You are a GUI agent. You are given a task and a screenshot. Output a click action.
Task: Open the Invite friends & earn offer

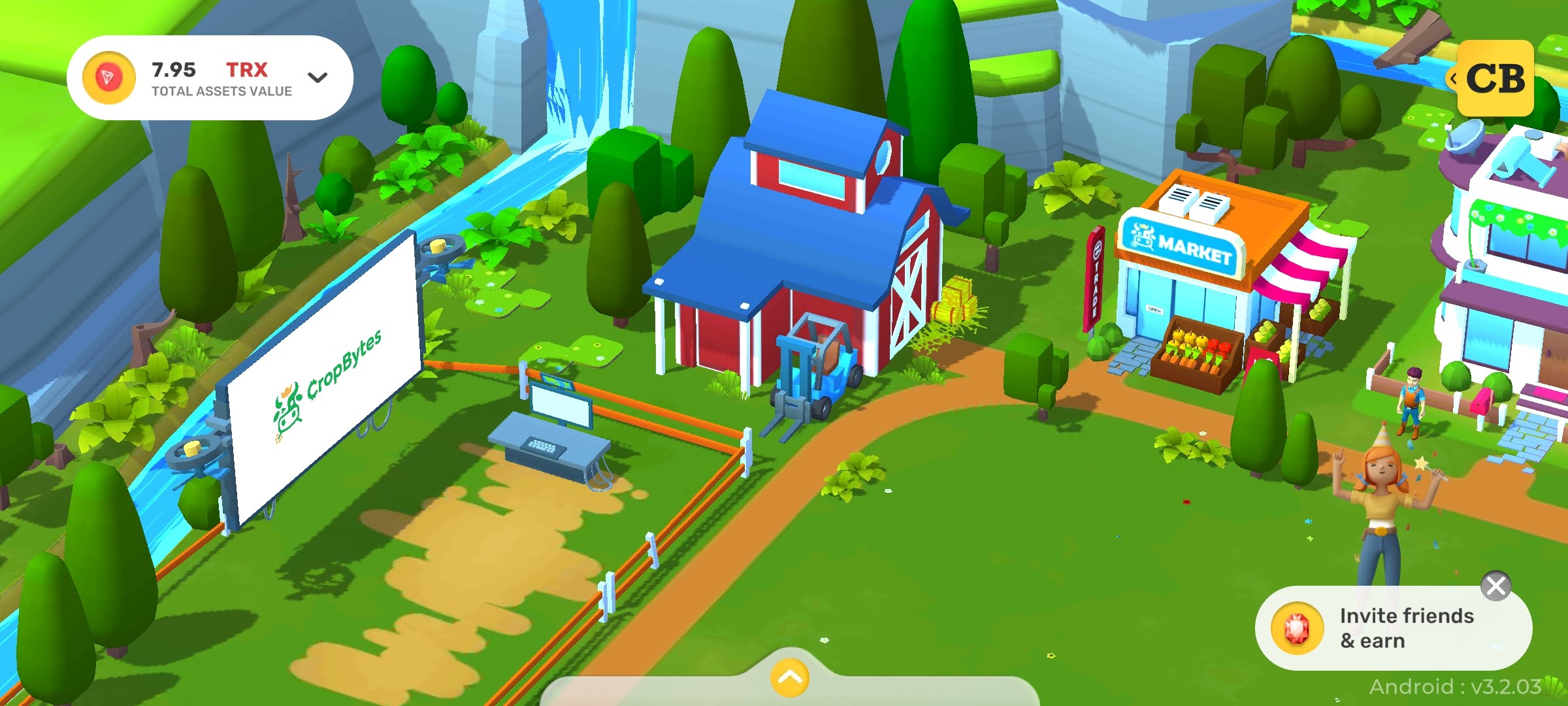click(x=1392, y=628)
